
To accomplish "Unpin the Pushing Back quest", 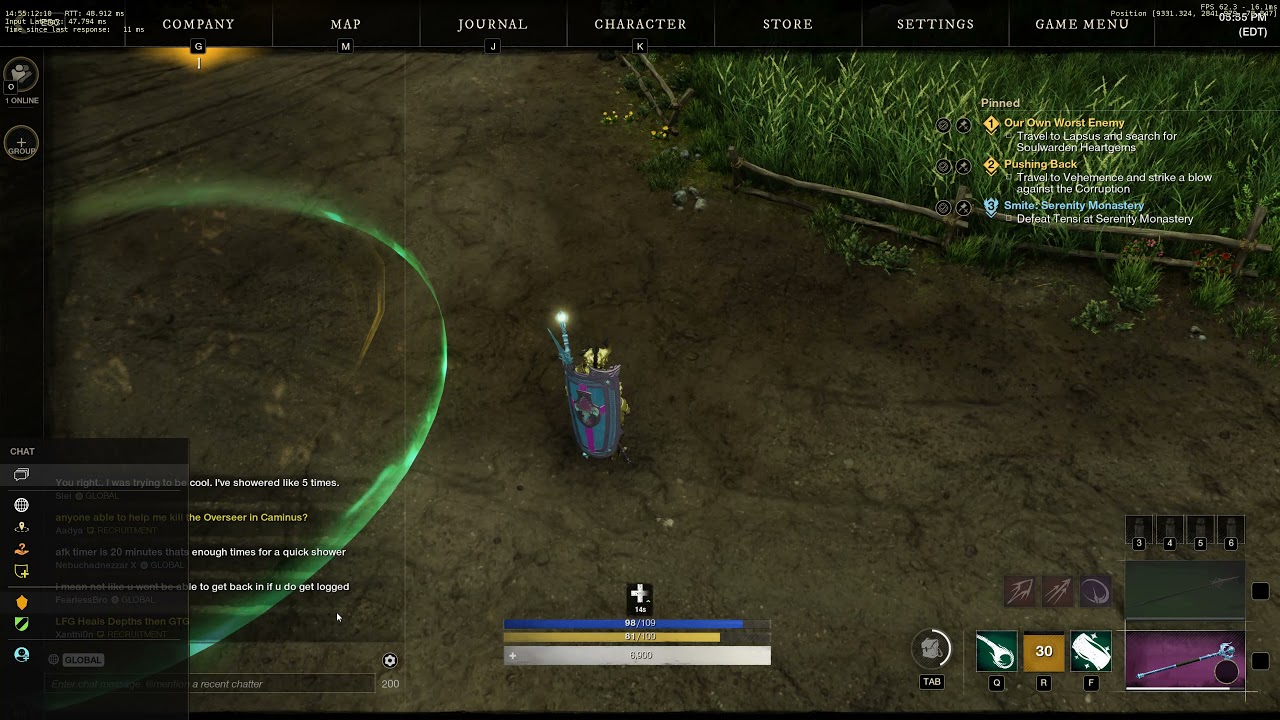I will (963, 166).
